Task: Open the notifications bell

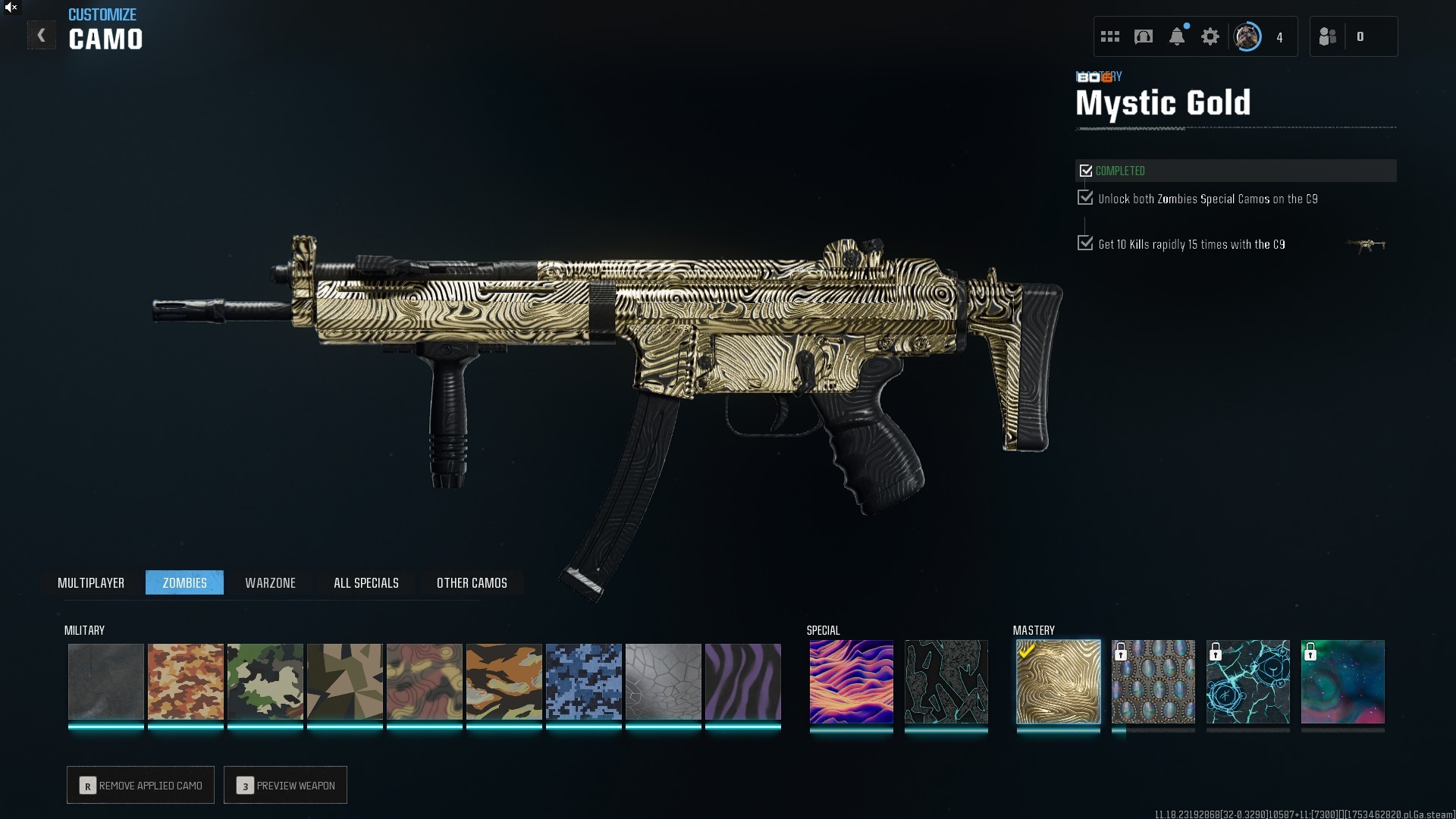Action: [1177, 36]
